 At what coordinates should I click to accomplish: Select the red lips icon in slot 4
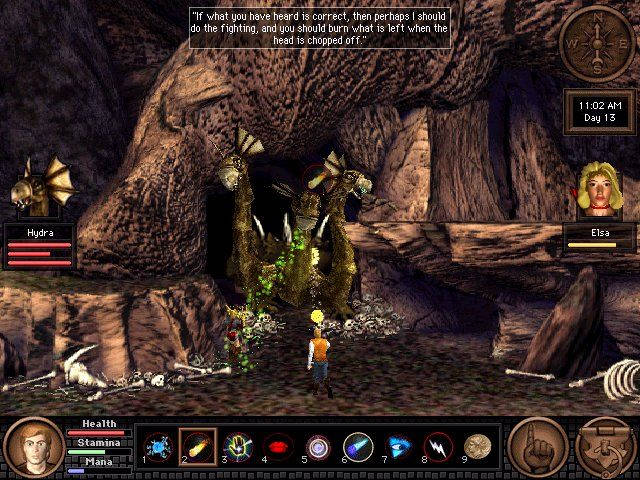click(278, 446)
